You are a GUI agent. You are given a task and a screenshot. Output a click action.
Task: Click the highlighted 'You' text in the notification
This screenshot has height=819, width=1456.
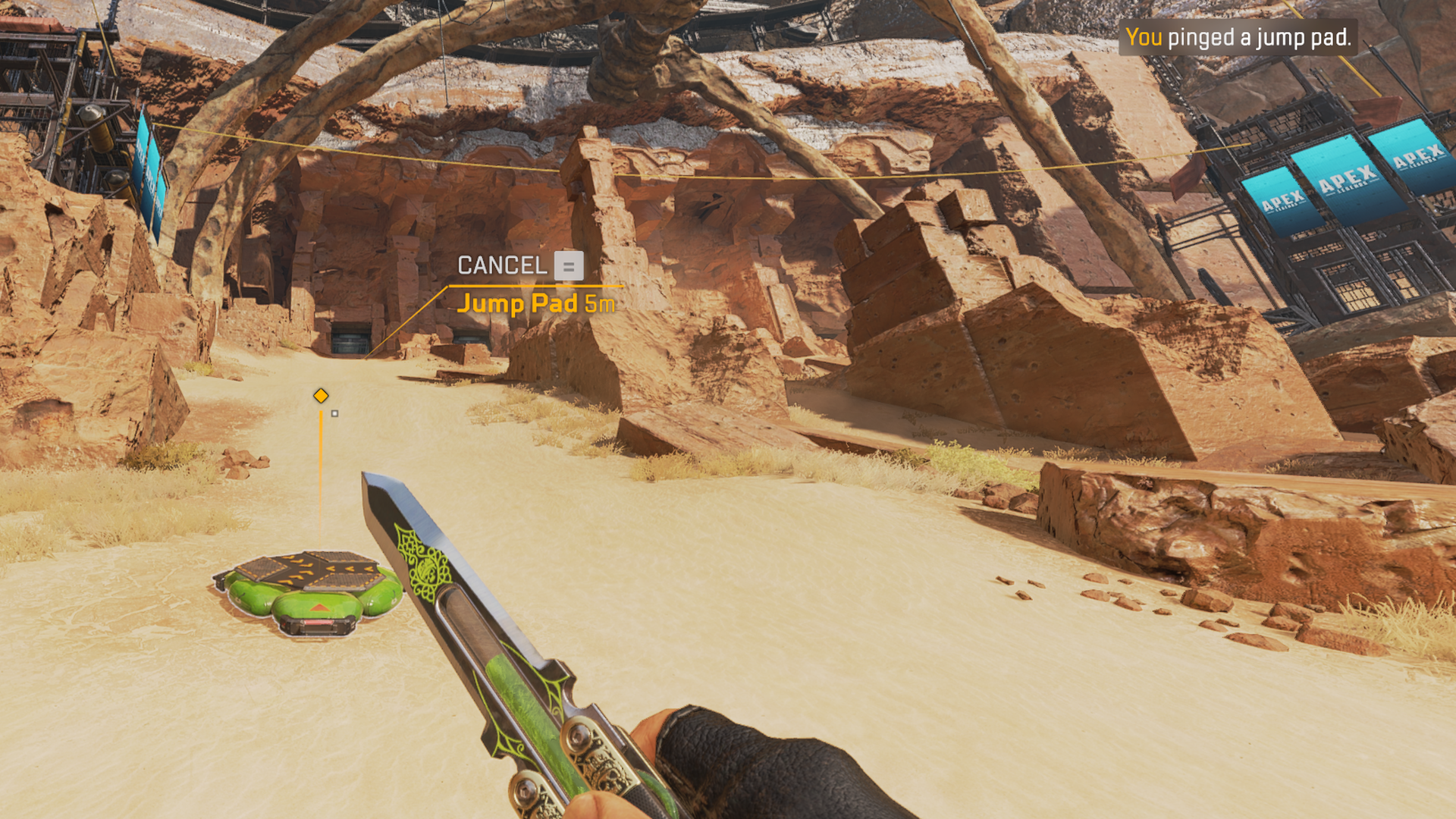pos(1144,36)
